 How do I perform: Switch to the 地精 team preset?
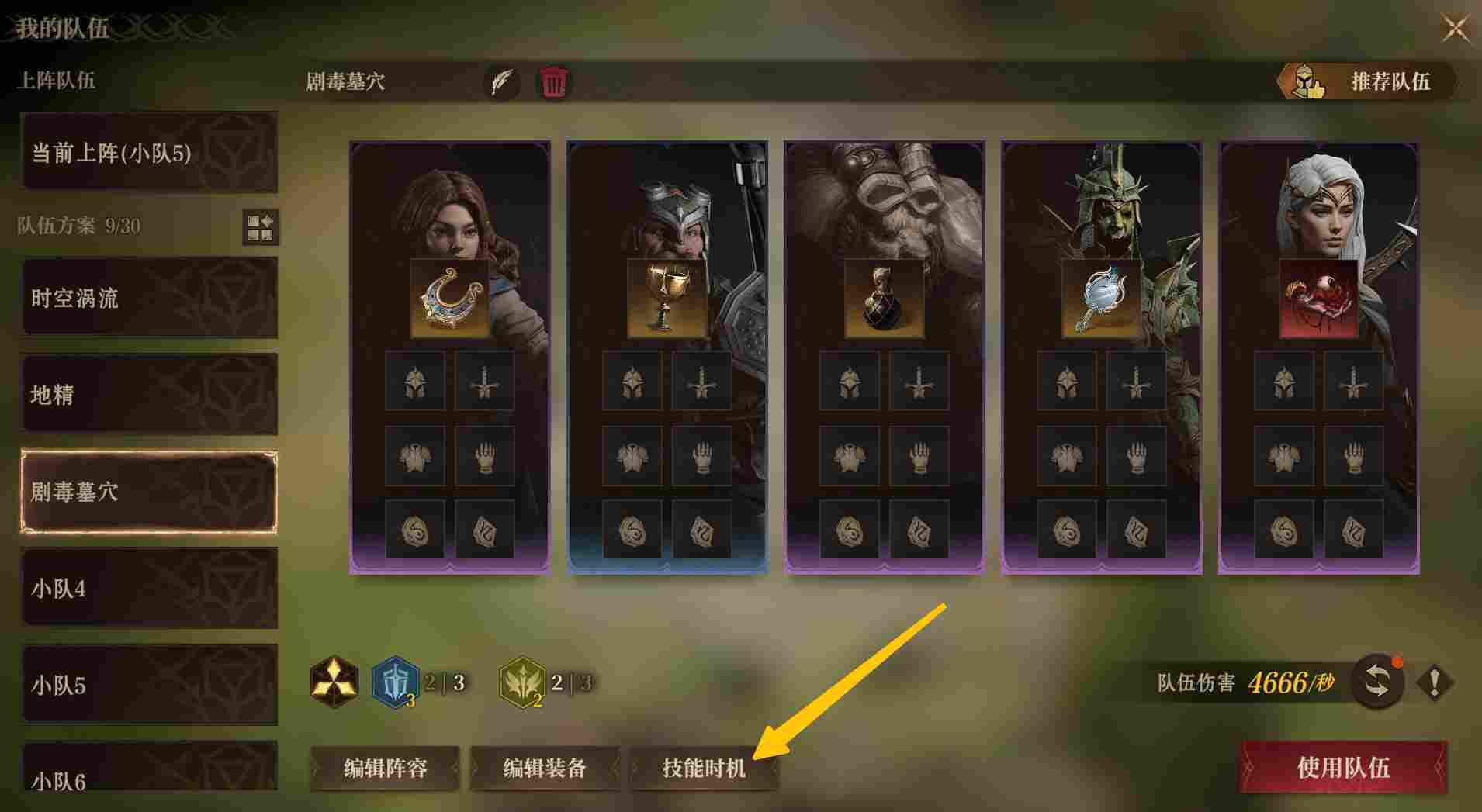pos(150,394)
